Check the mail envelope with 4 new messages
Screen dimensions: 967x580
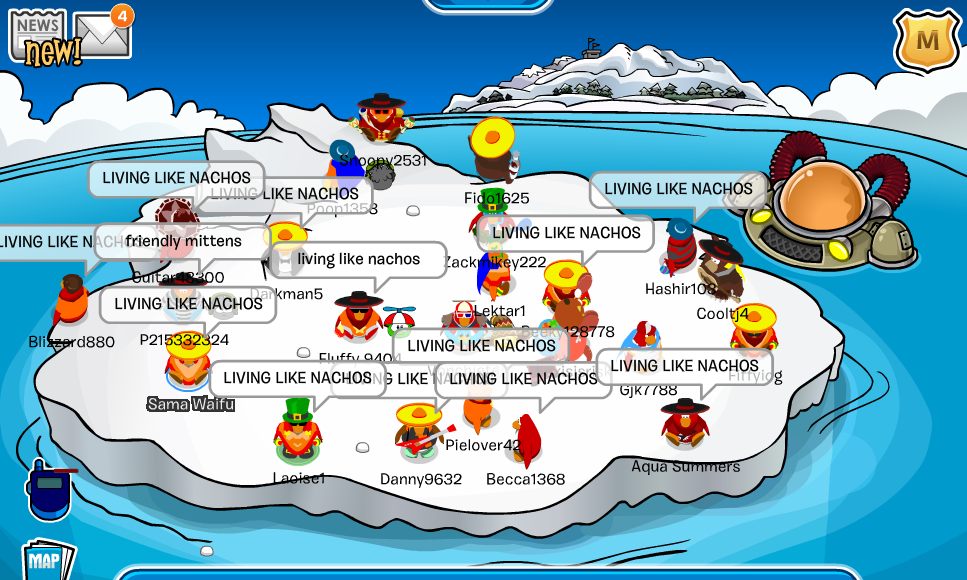(102, 34)
